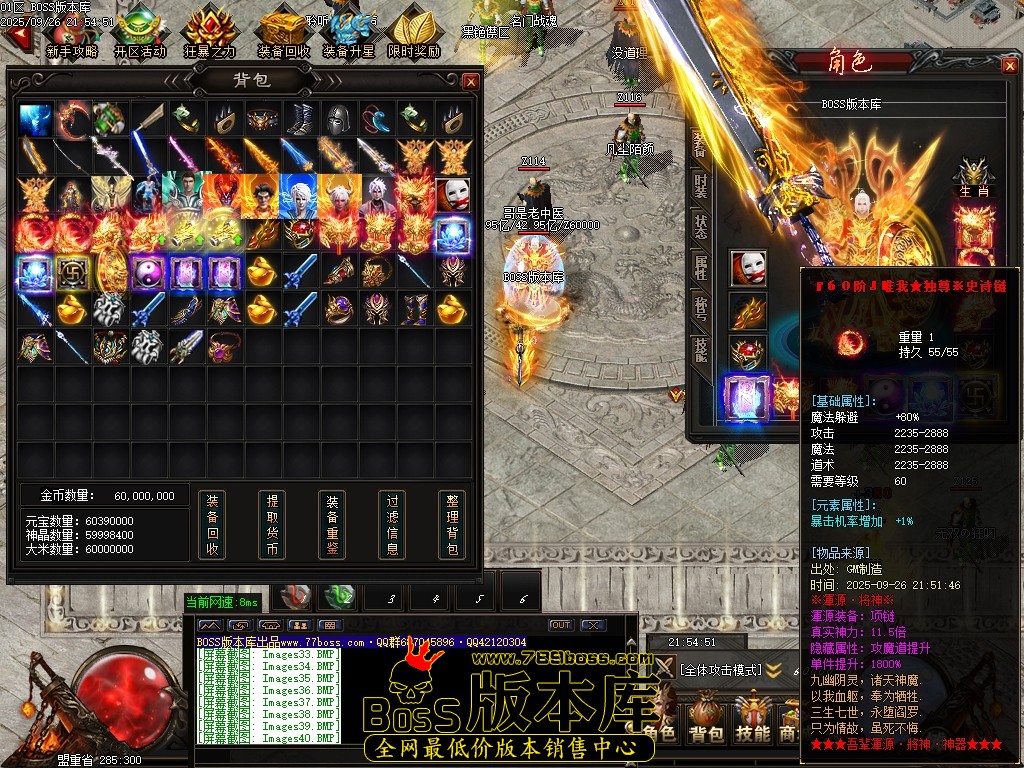
Task: Click the OUT button above the chat
Action: click(561, 625)
